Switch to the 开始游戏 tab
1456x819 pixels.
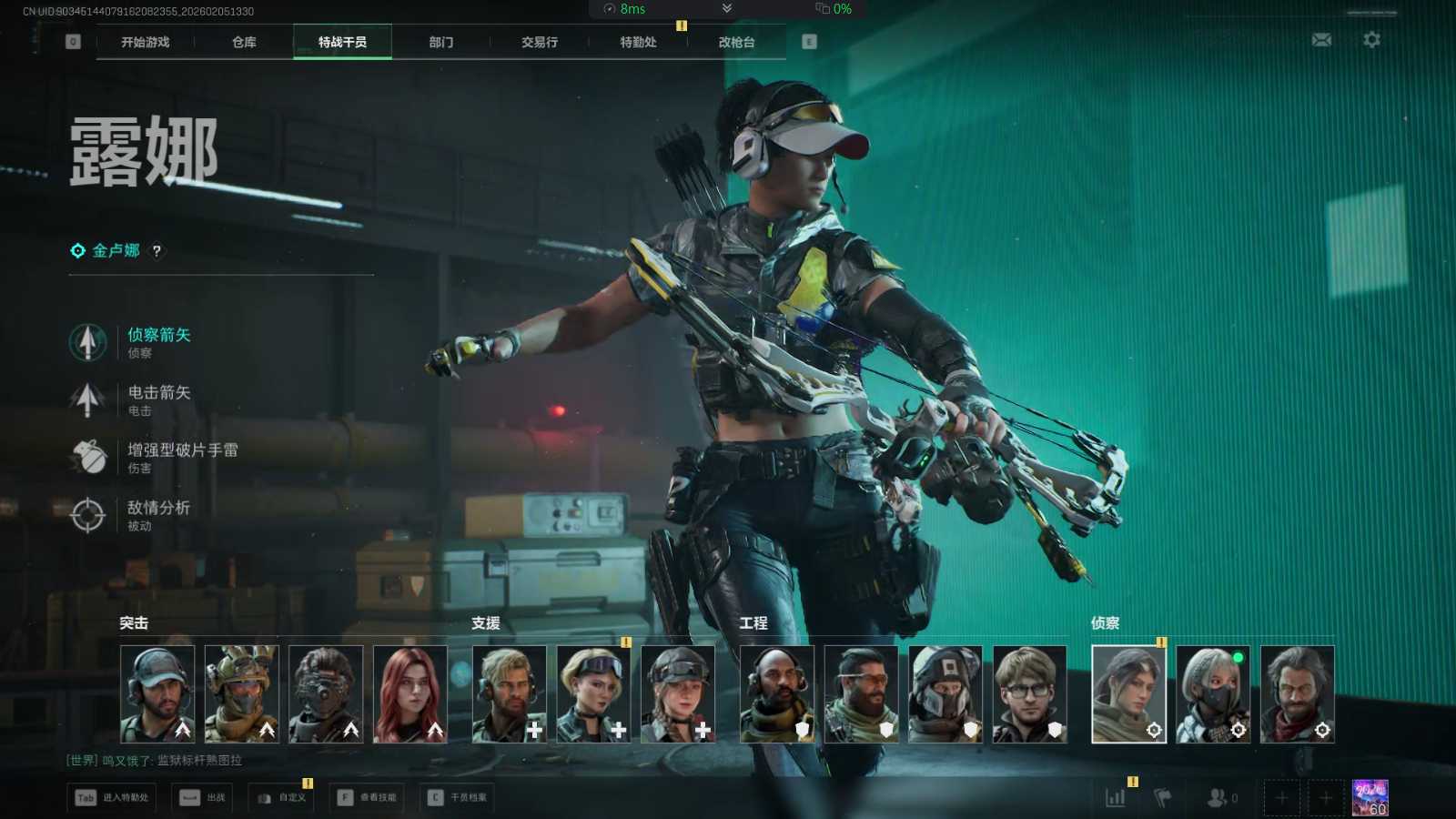point(146,42)
